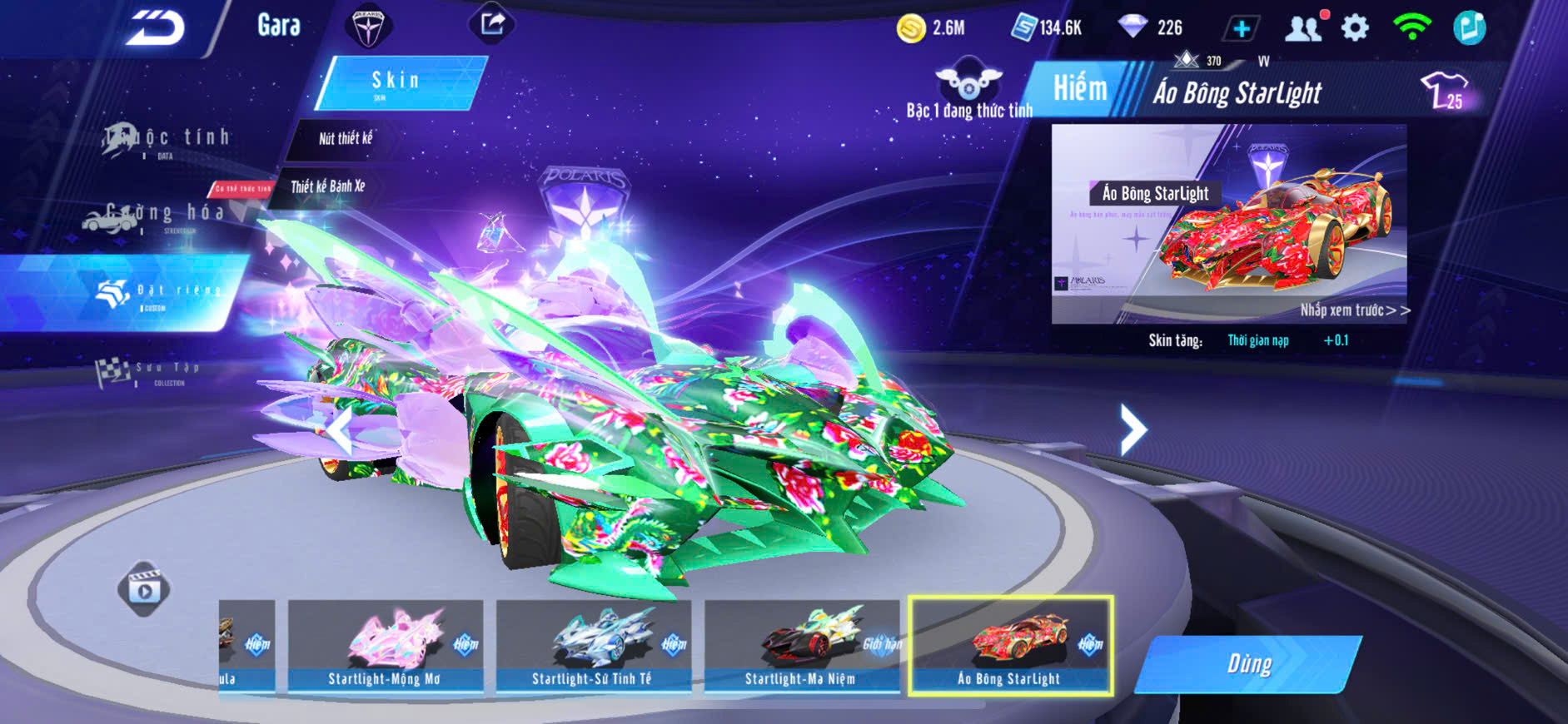Open the share icon beside Gara
1568x724 pixels.
click(x=492, y=24)
